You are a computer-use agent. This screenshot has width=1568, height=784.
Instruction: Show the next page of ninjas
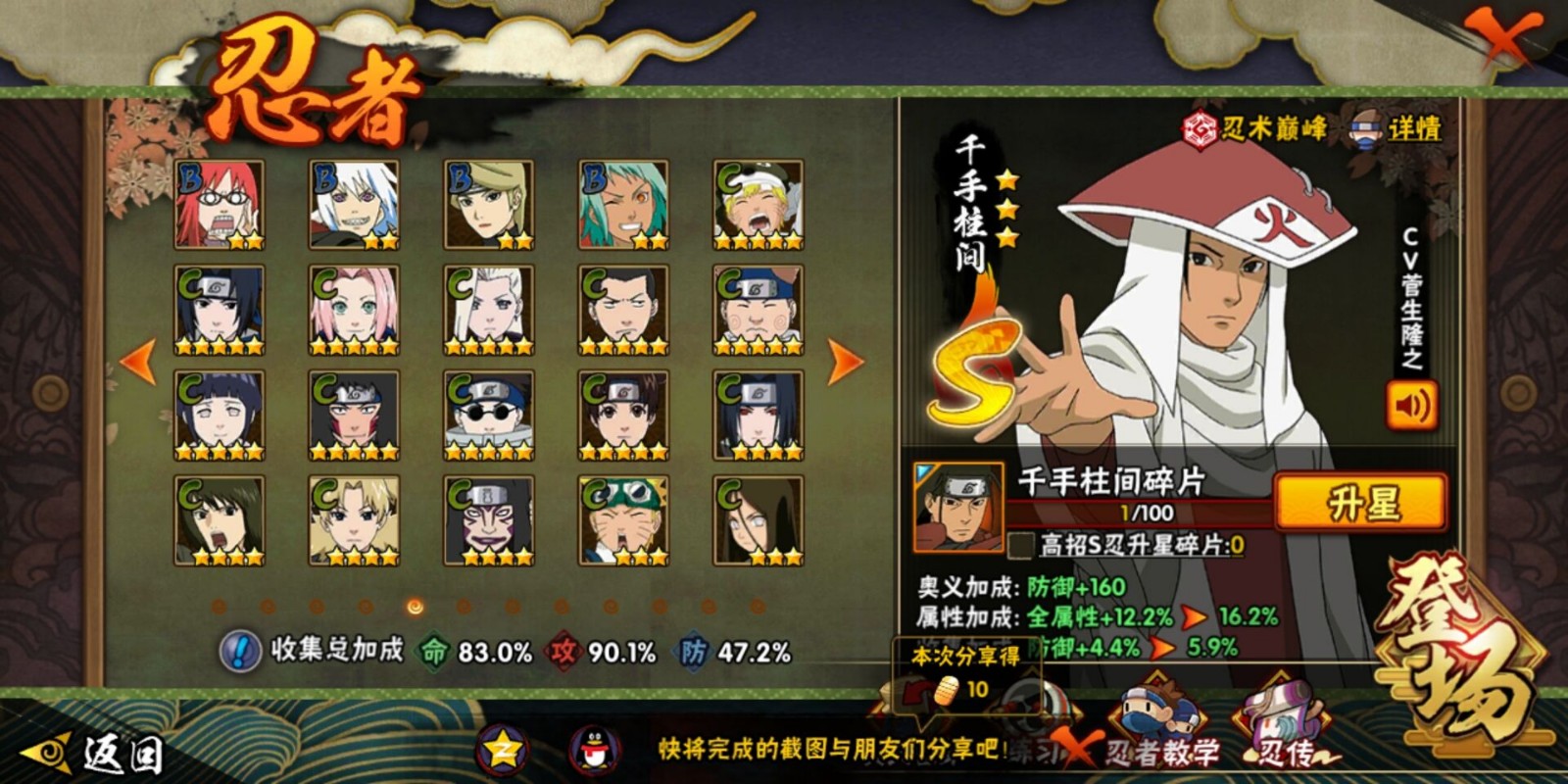click(x=845, y=362)
